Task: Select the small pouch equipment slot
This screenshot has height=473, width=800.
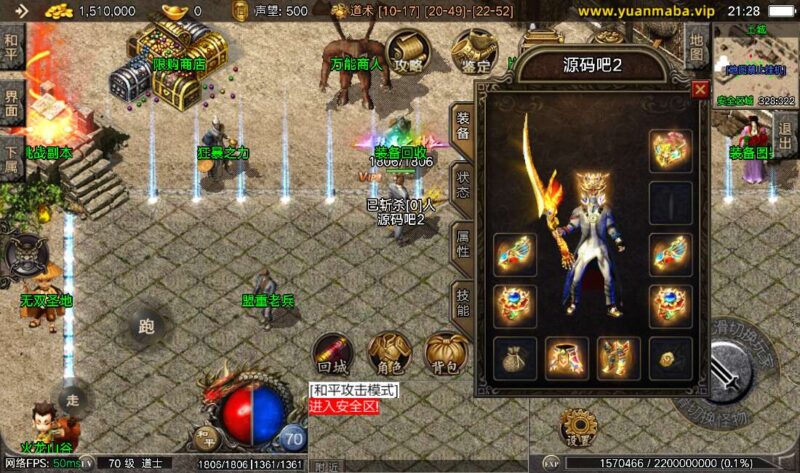Action: pyautogui.click(x=514, y=358)
